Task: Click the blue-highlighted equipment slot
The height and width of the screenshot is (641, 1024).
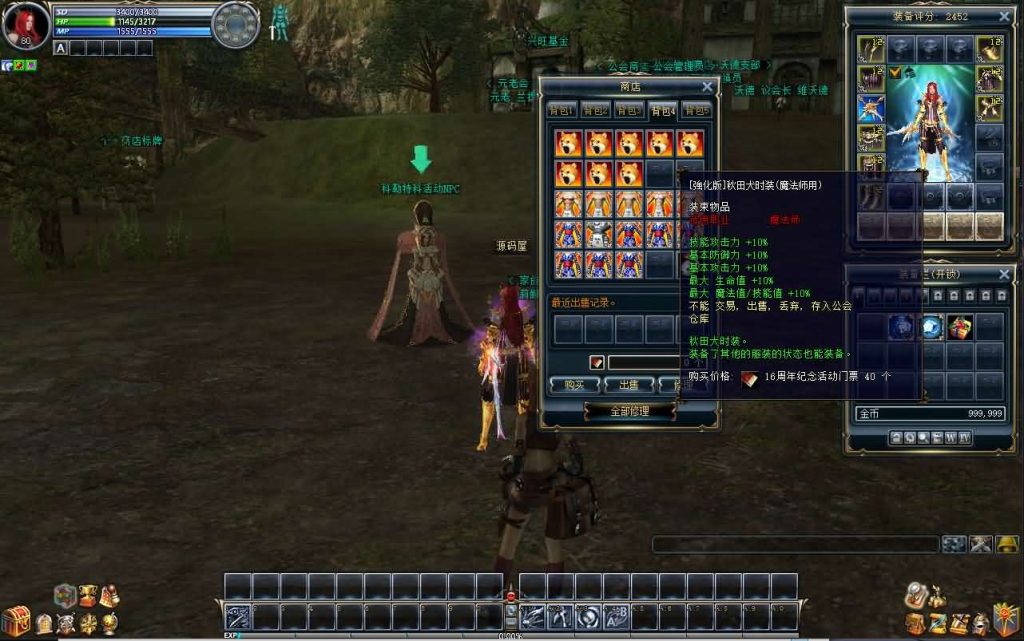Action: 870,108
